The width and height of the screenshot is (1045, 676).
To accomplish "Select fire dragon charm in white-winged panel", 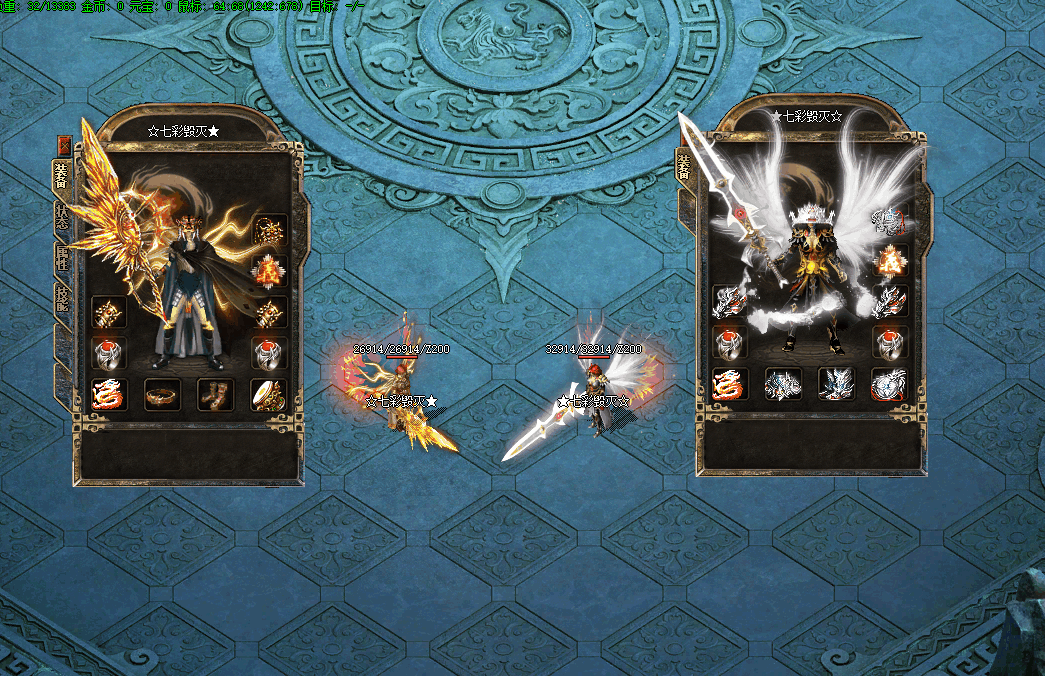I will pyautogui.click(x=730, y=384).
